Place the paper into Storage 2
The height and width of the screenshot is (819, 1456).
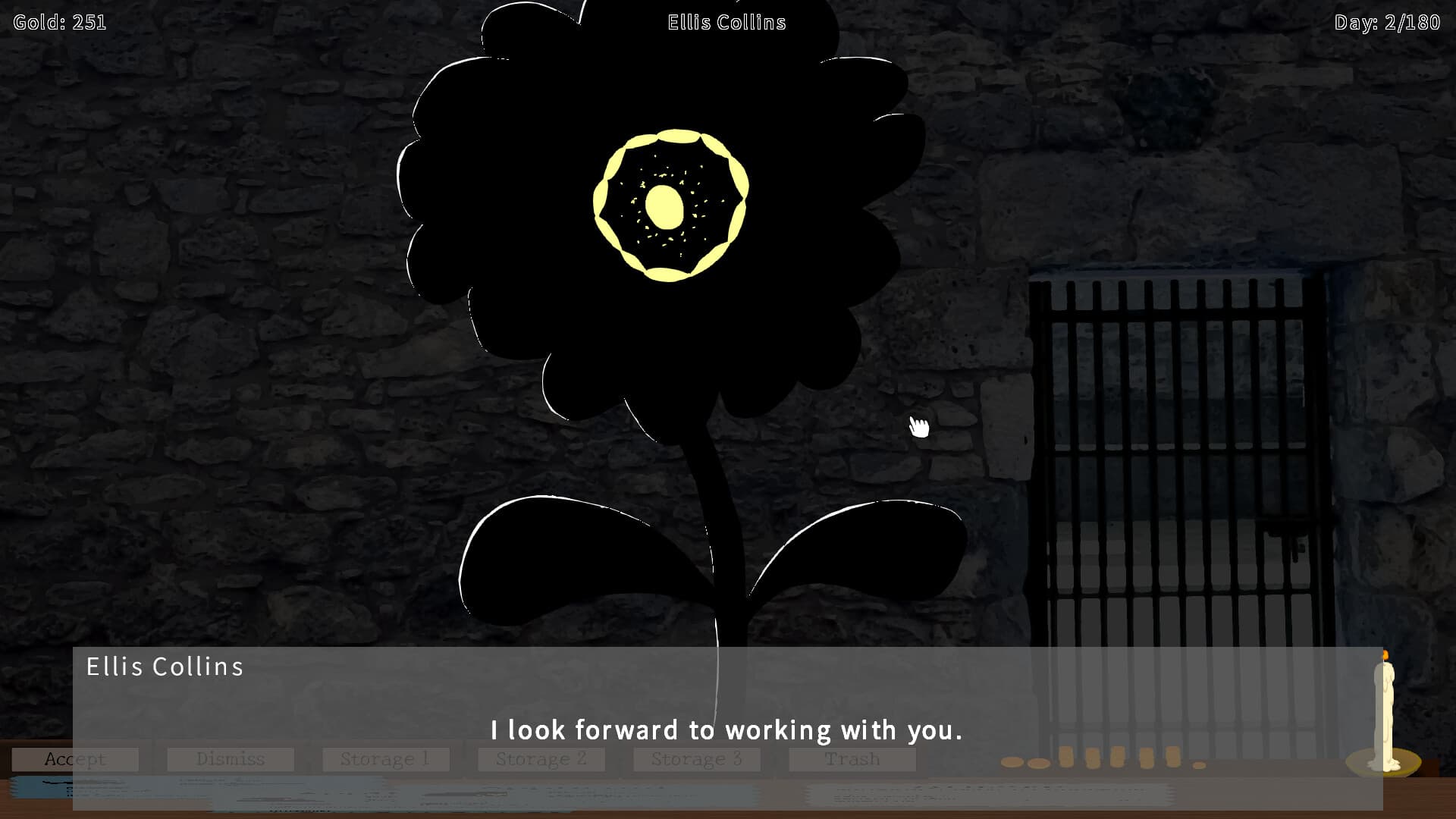[x=541, y=758]
